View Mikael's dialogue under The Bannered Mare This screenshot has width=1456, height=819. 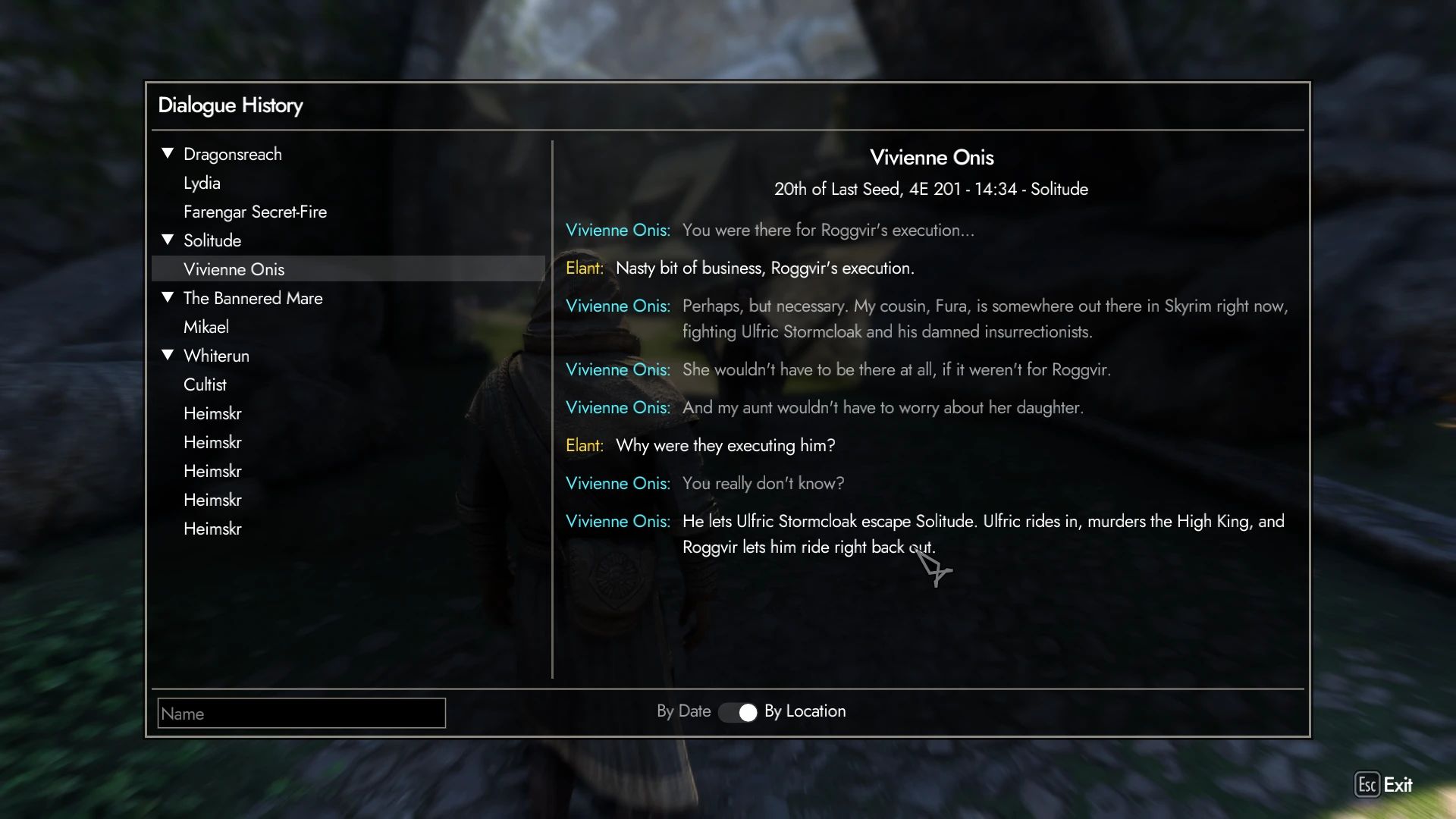(206, 326)
